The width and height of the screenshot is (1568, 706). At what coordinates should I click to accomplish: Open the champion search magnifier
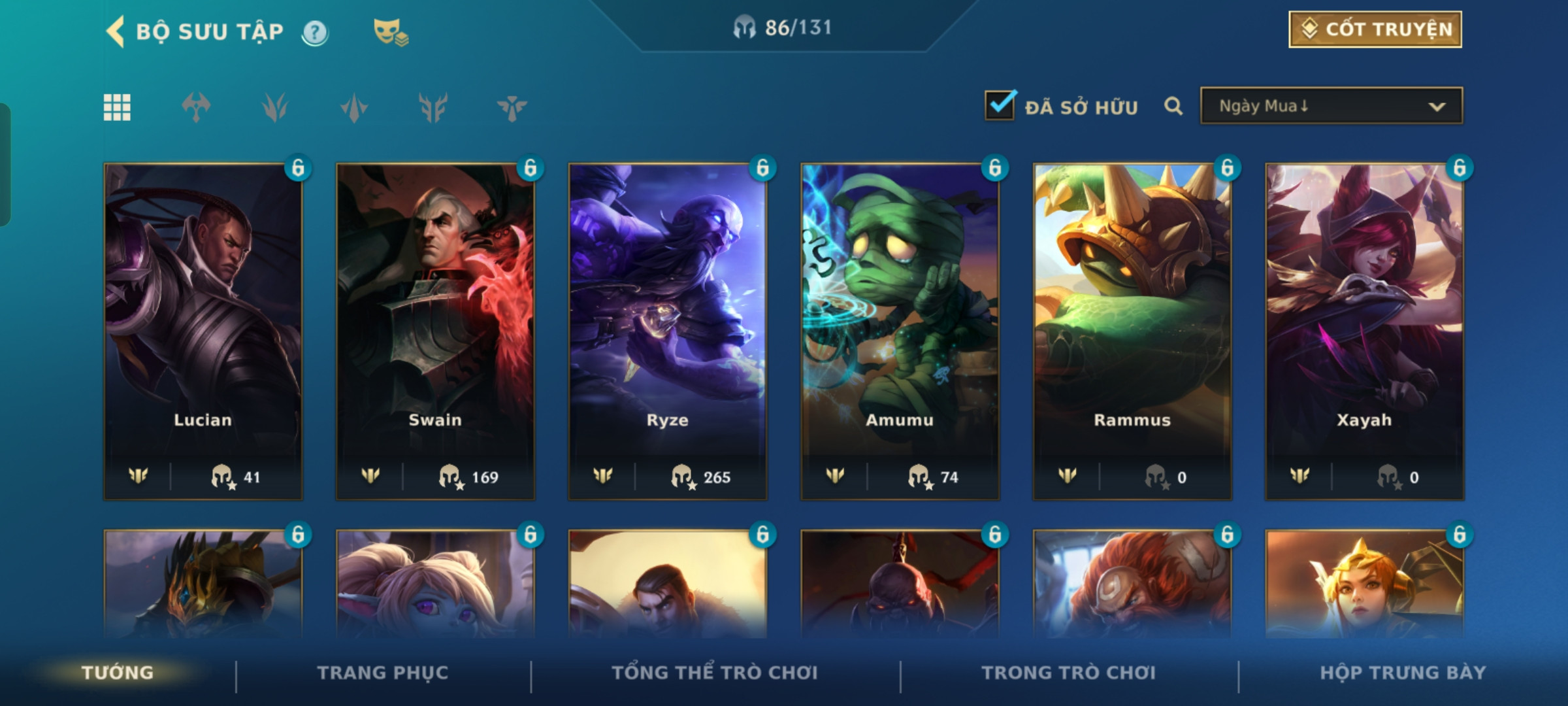(x=1173, y=106)
